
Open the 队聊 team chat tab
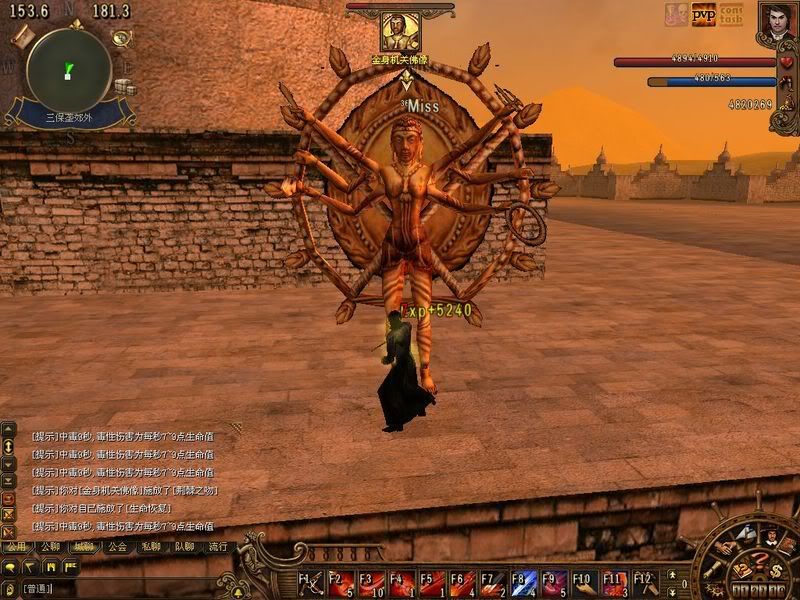185,547
